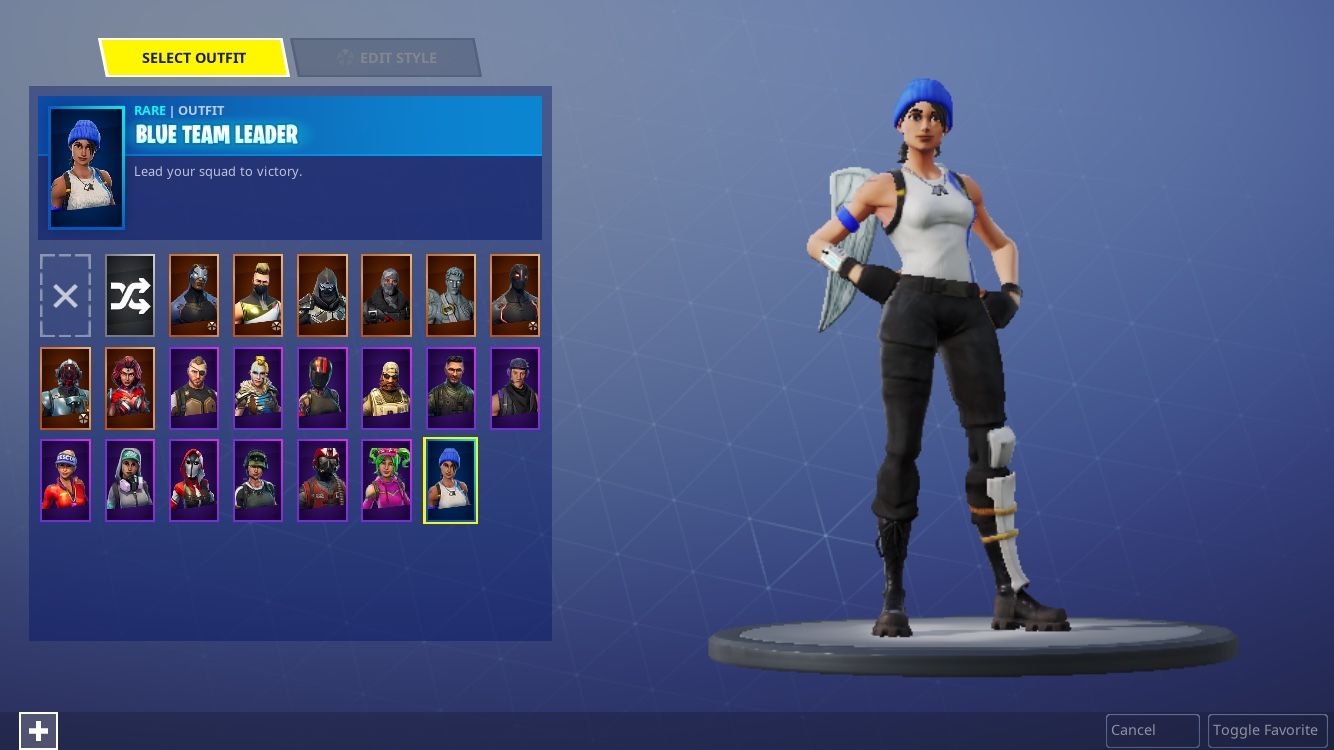Viewport: 1334px width, 750px height.
Task: Select the stone statue Love Ranger outfit
Action: tap(450, 295)
